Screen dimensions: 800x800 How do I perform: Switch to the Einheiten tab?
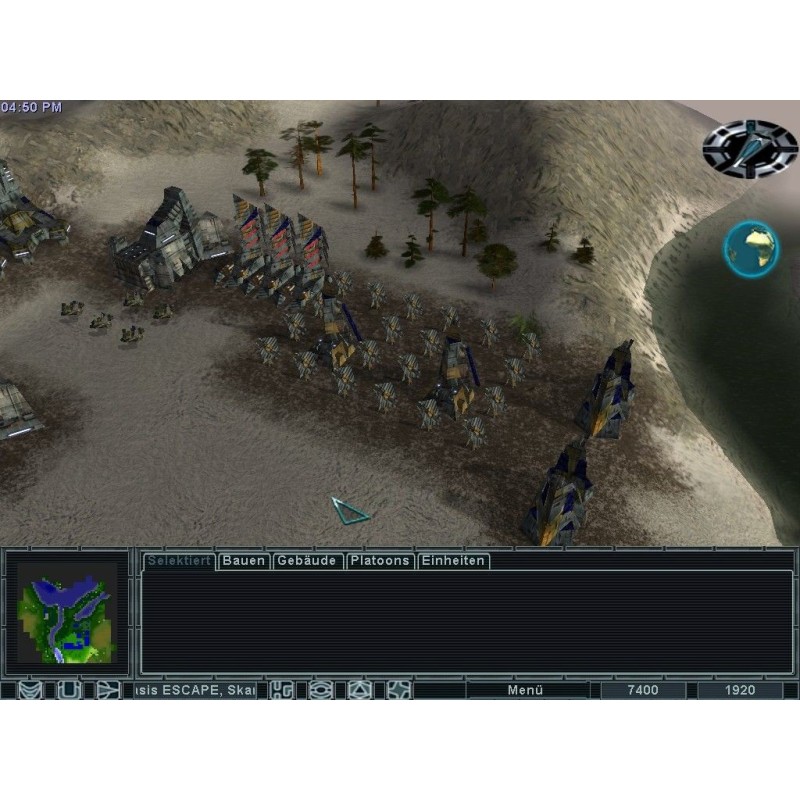pyautogui.click(x=453, y=561)
